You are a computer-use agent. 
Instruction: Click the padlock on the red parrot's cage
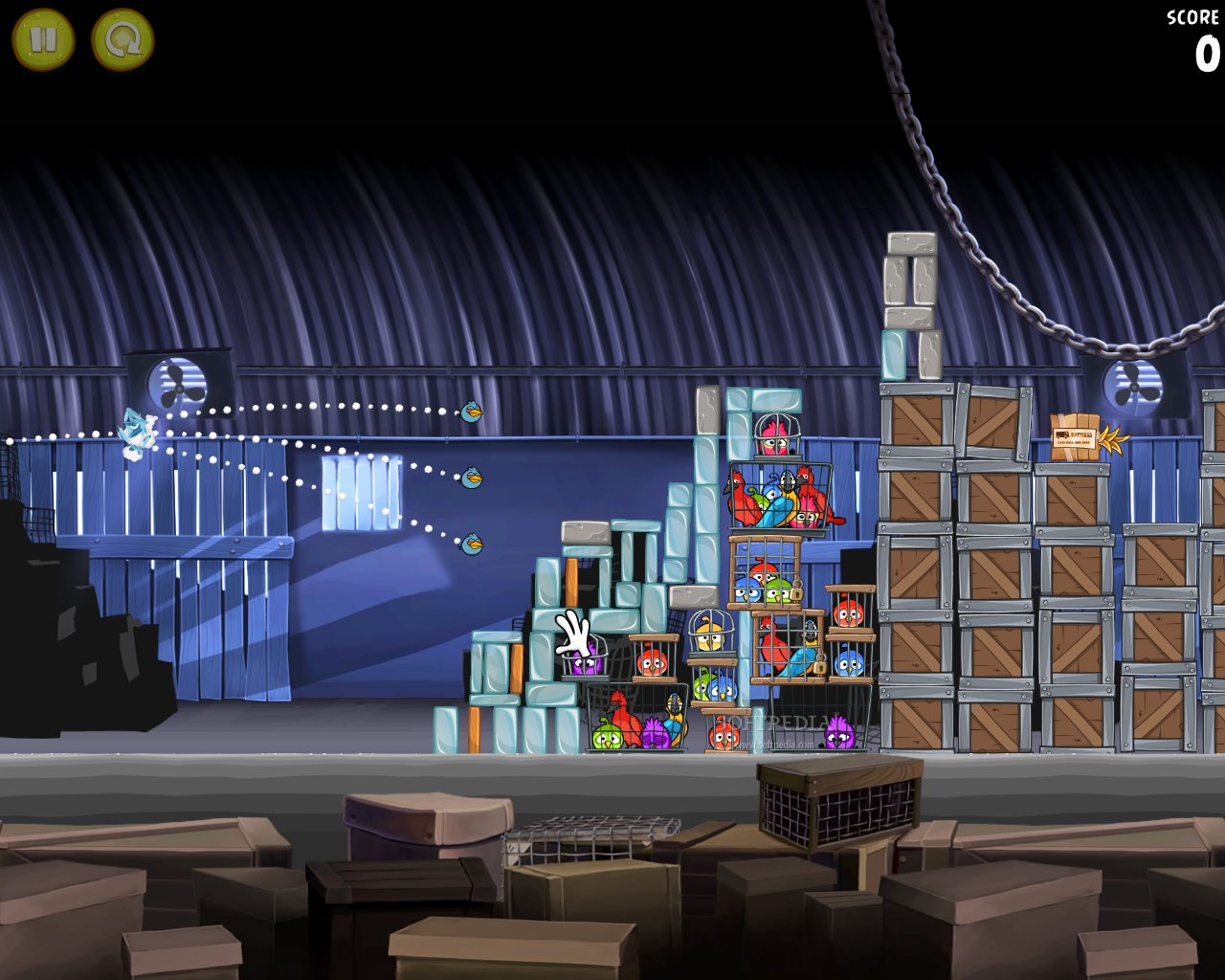[x=819, y=664]
